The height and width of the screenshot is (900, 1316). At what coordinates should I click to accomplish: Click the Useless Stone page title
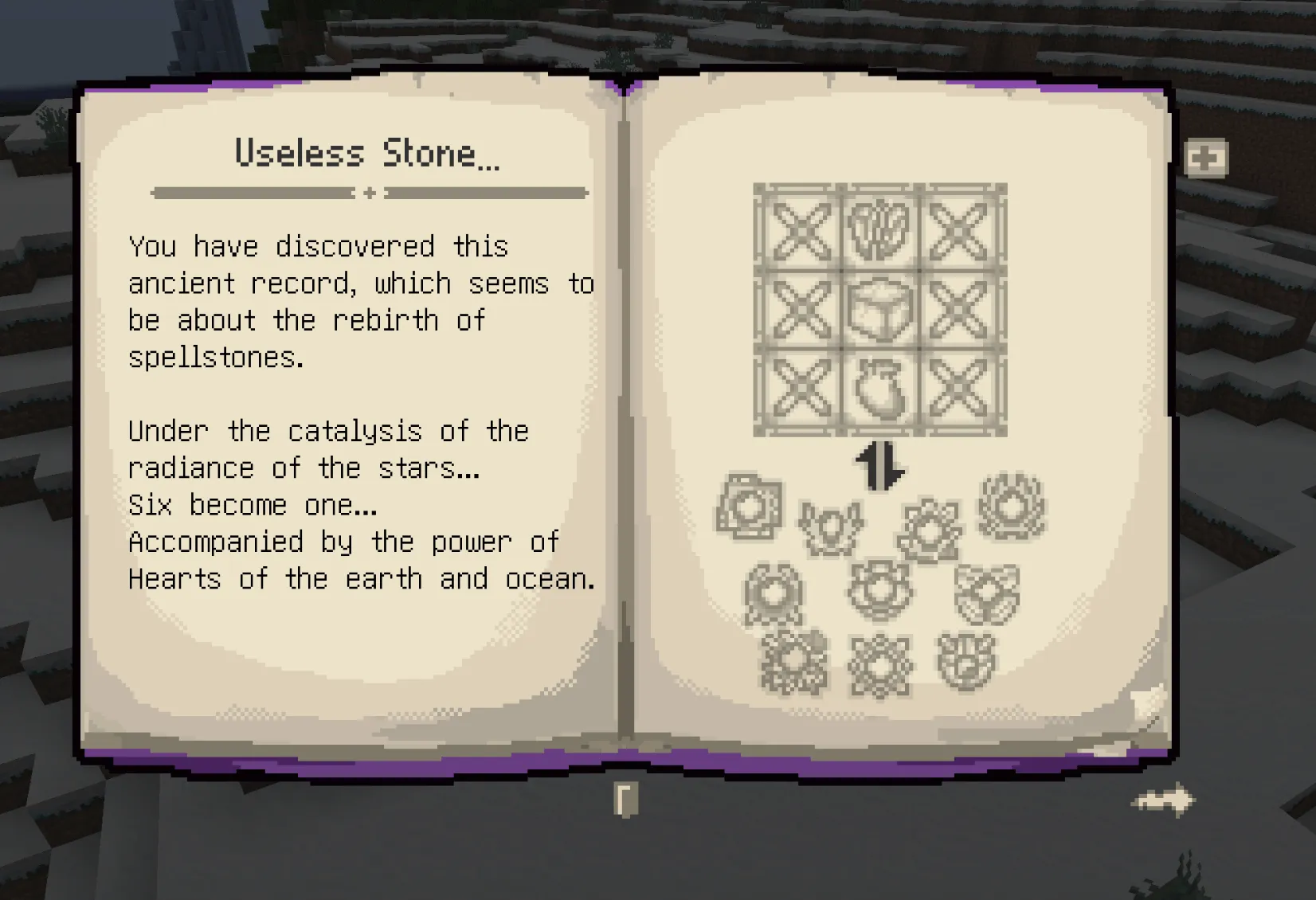366,153
